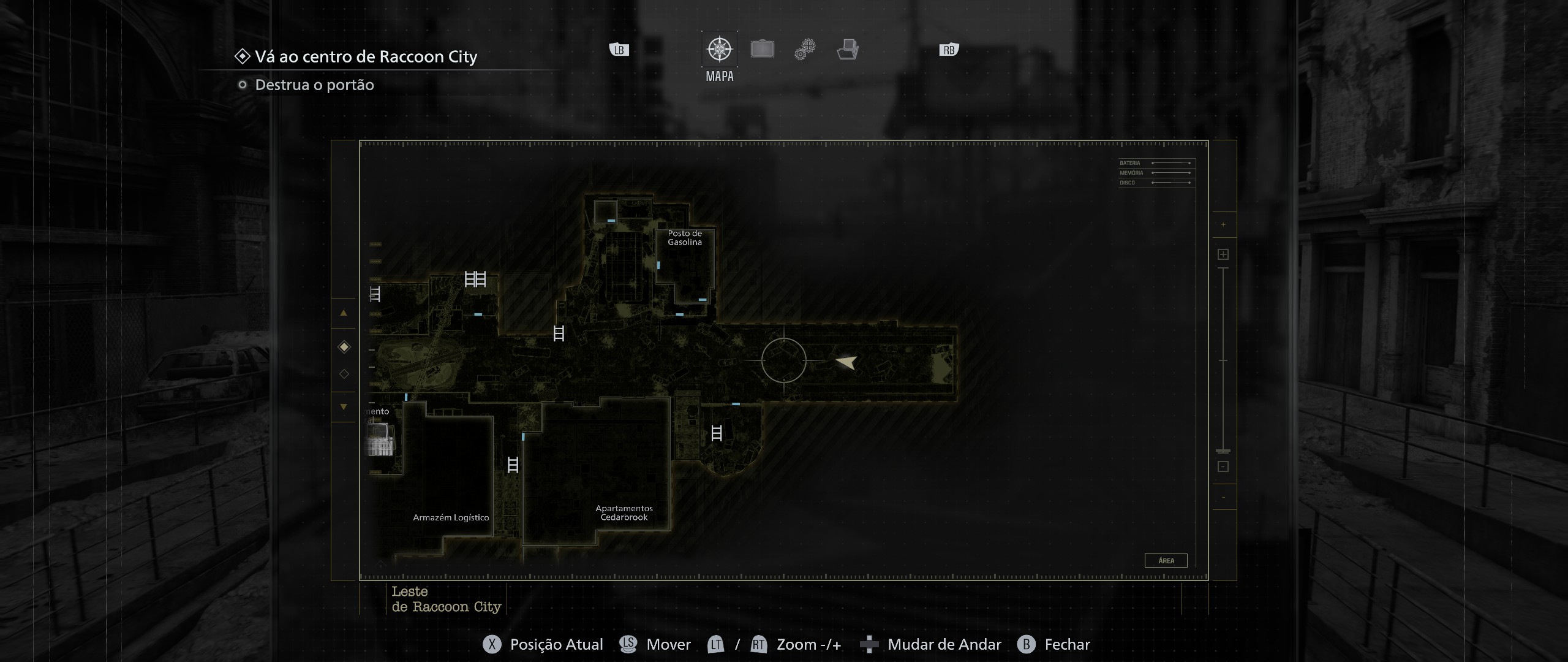1568x662 pixels.
Task: Select the MAPA compass tab
Action: (720, 50)
